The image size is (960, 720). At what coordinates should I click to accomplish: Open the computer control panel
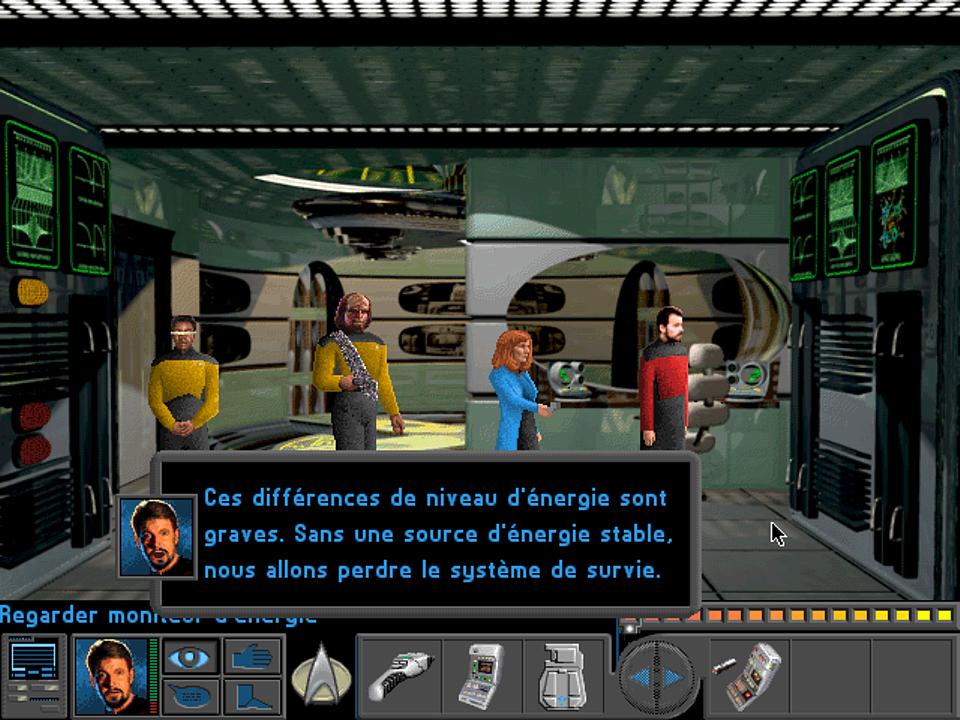pyautogui.click(x=33, y=673)
